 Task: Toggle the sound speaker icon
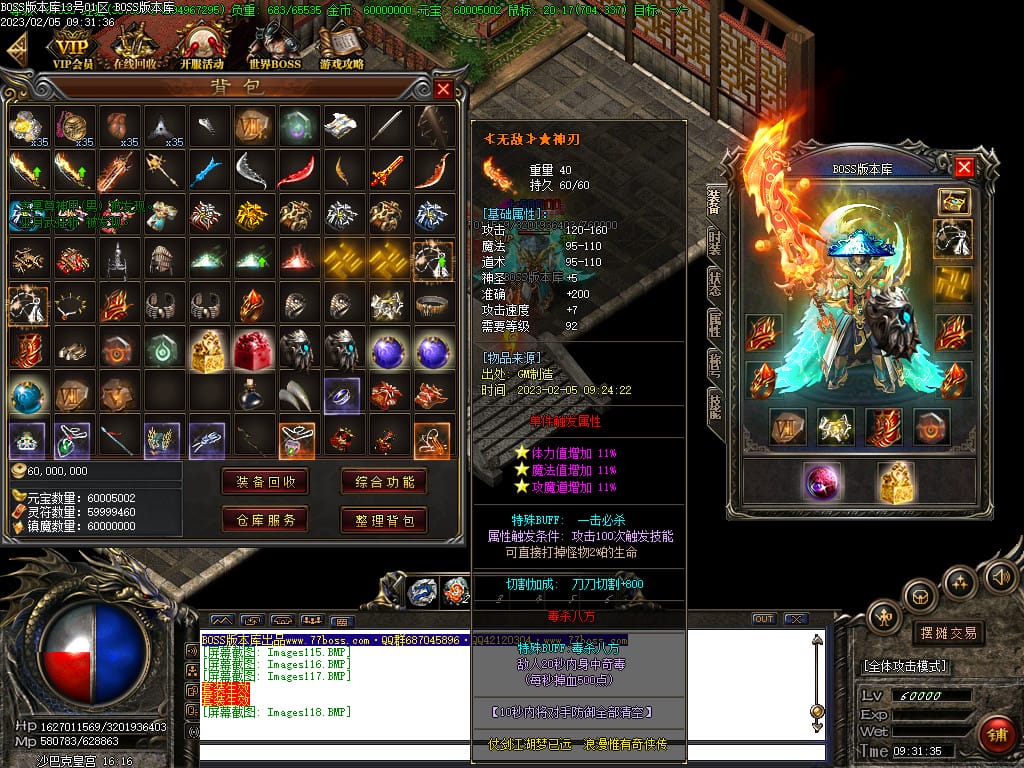coord(998,577)
